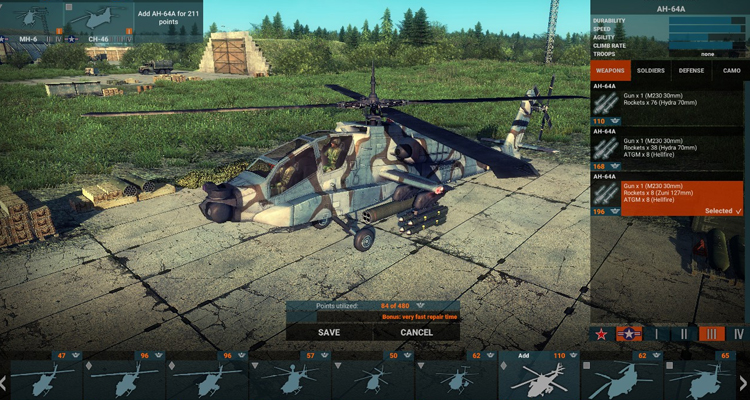Switch to tier II helicopters
The height and width of the screenshot is (400, 750).
tap(684, 334)
